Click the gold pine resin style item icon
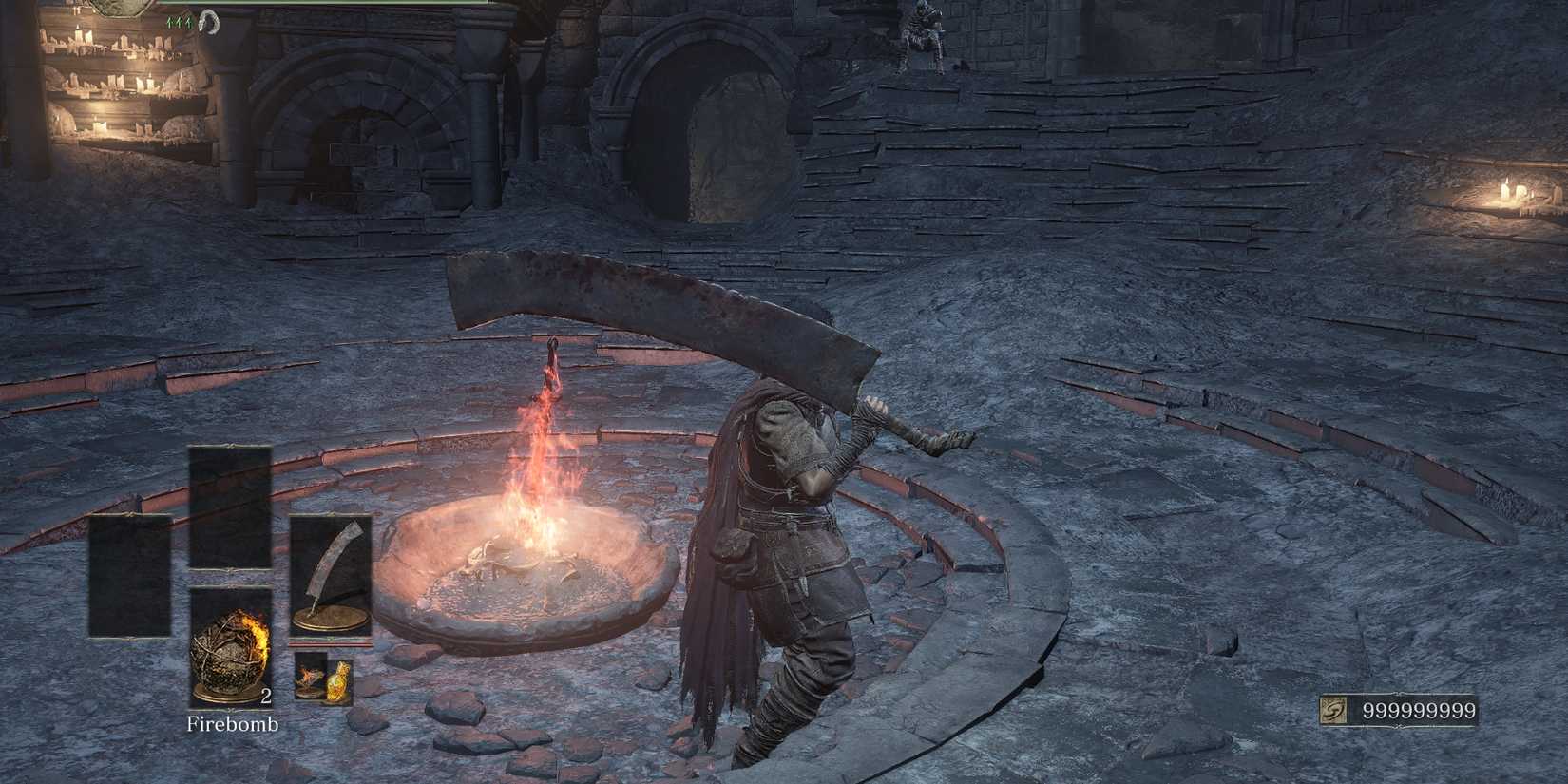1568x784 pixels. [x=338, y=680]
